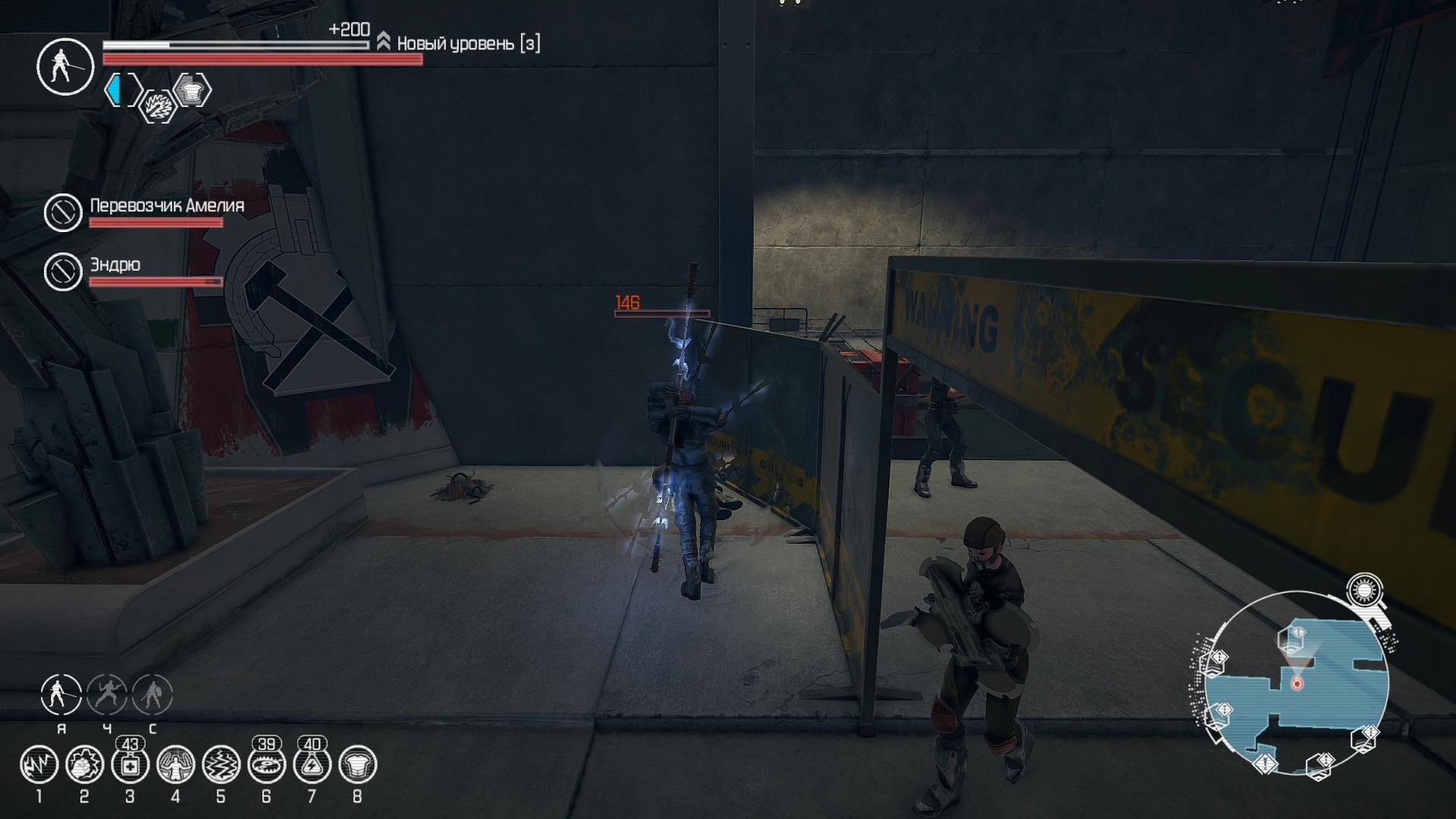Select companion Перевозчик Амелия
The height and width of the screenshot is (819, 1456).
point(63,212)
